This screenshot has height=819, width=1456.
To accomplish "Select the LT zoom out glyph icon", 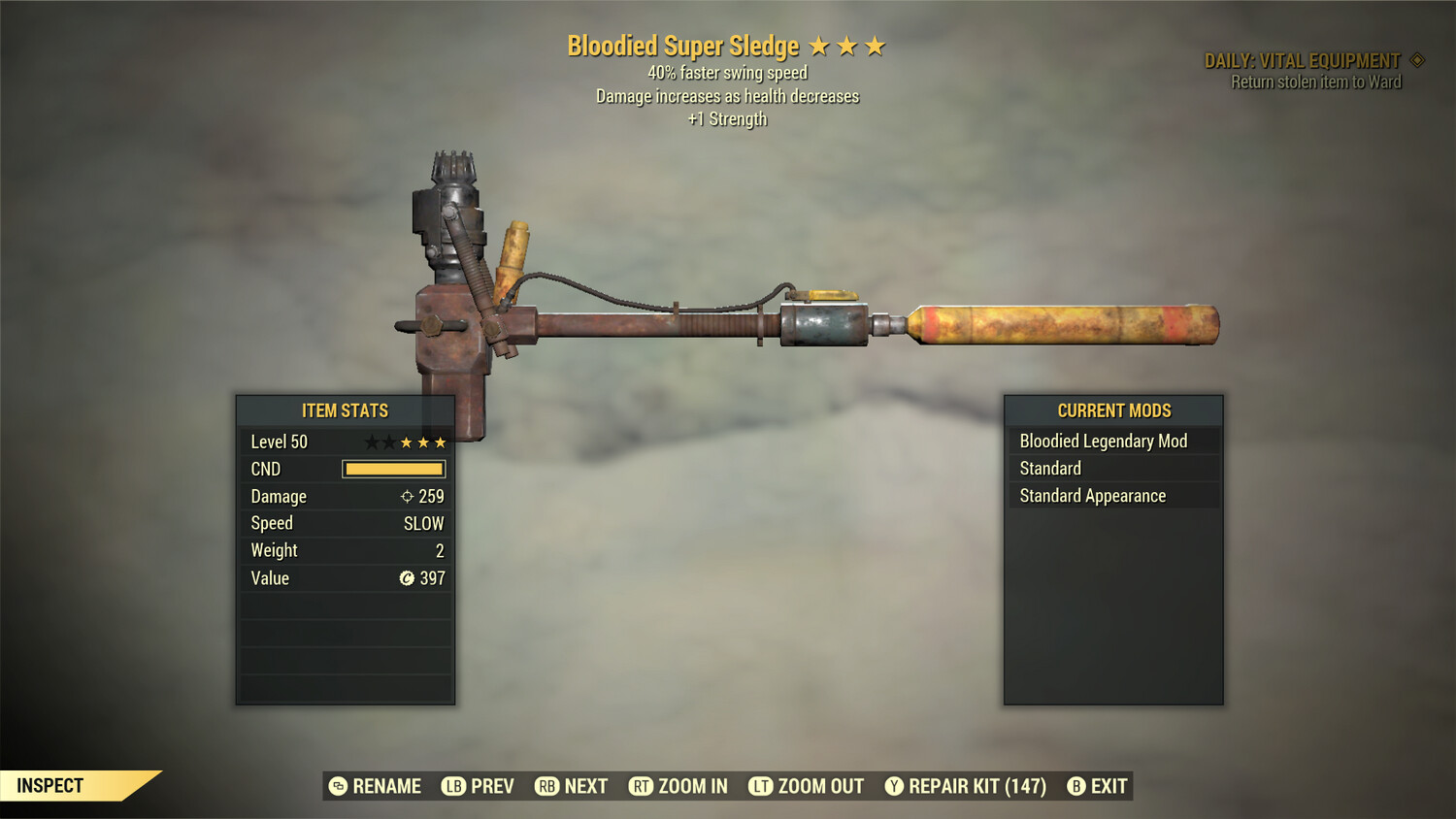I will (x=760, y=786).
